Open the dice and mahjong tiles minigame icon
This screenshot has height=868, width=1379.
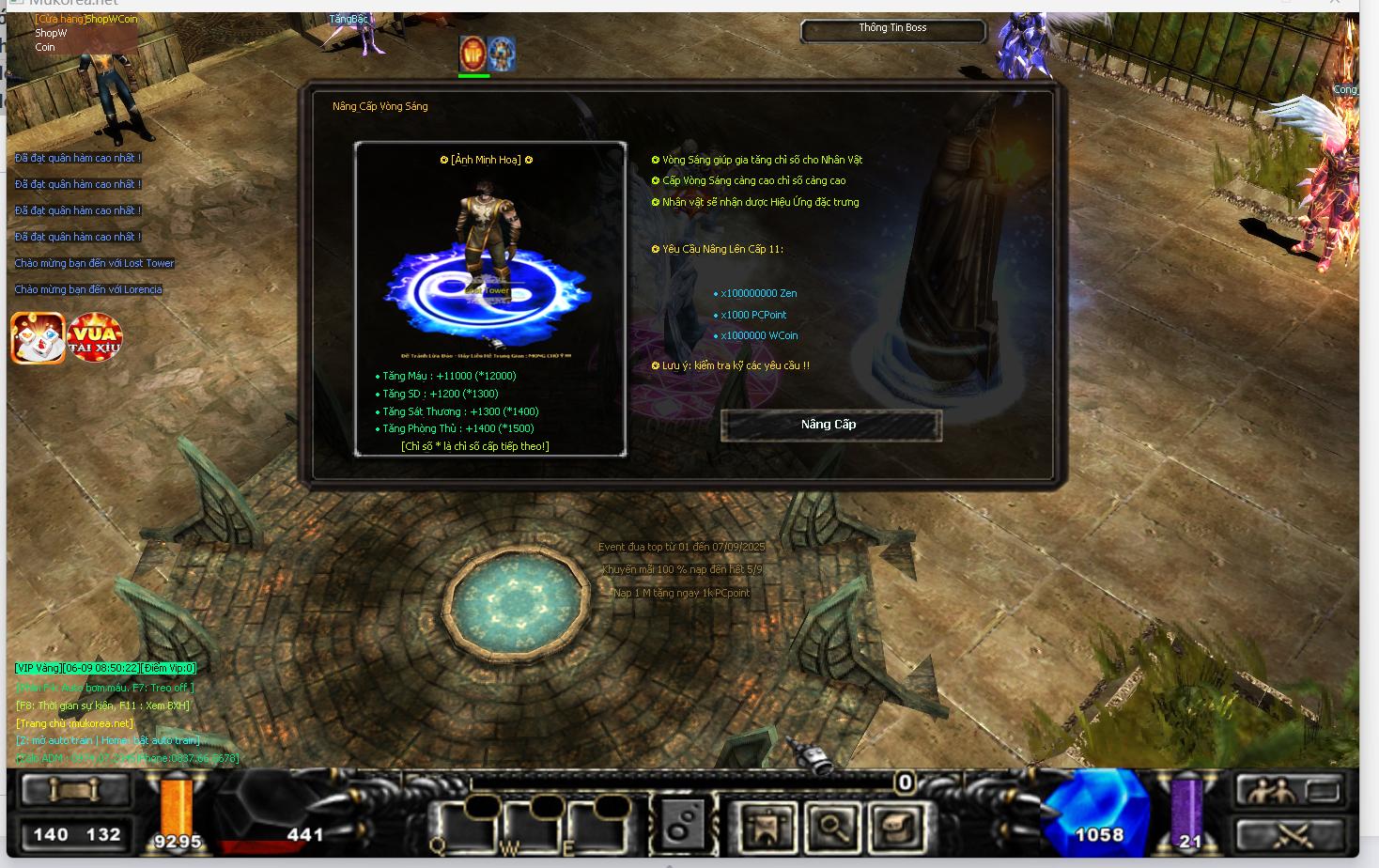[38, 338]
